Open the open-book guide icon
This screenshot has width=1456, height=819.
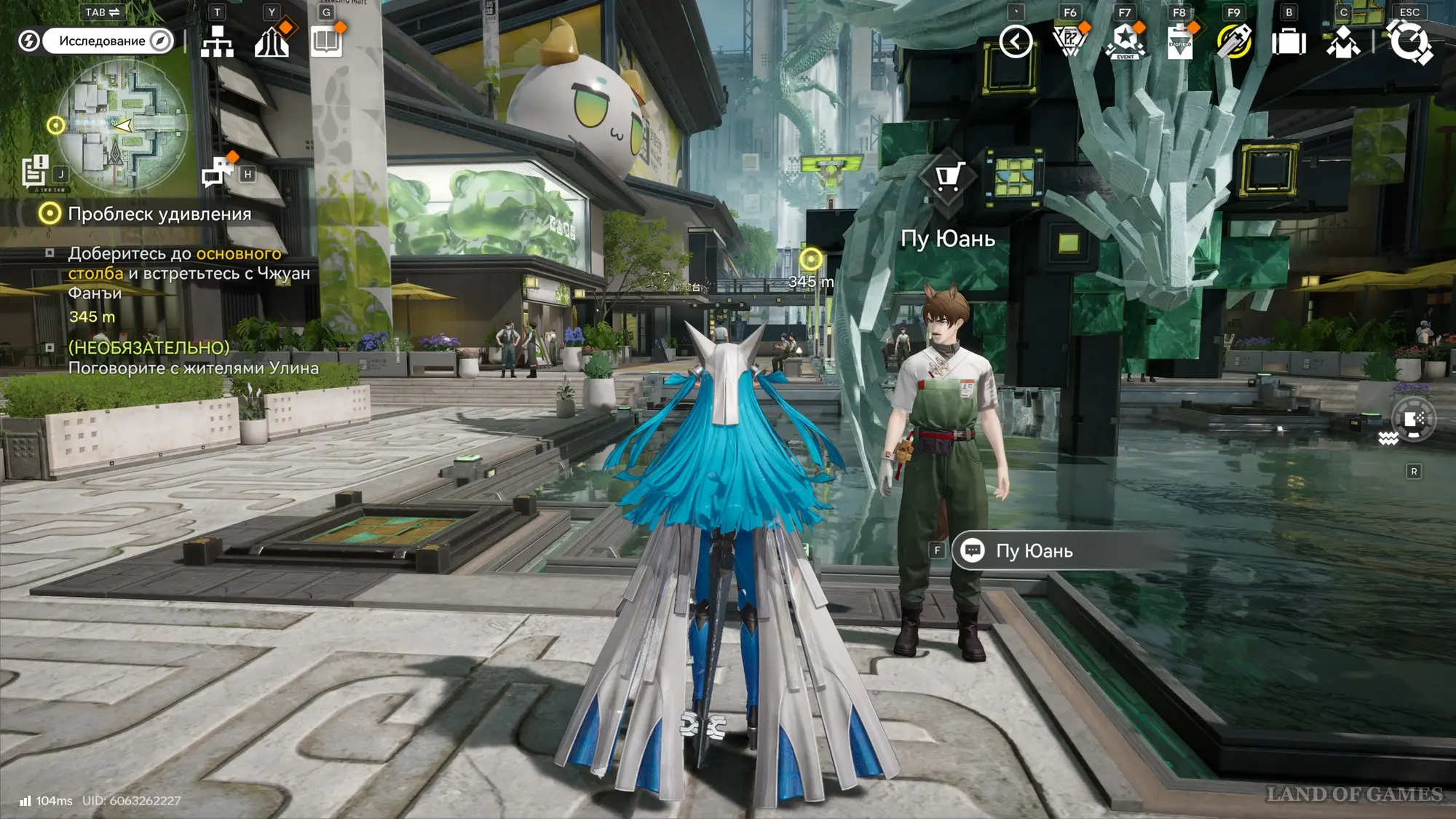click(x=326, y=41)
